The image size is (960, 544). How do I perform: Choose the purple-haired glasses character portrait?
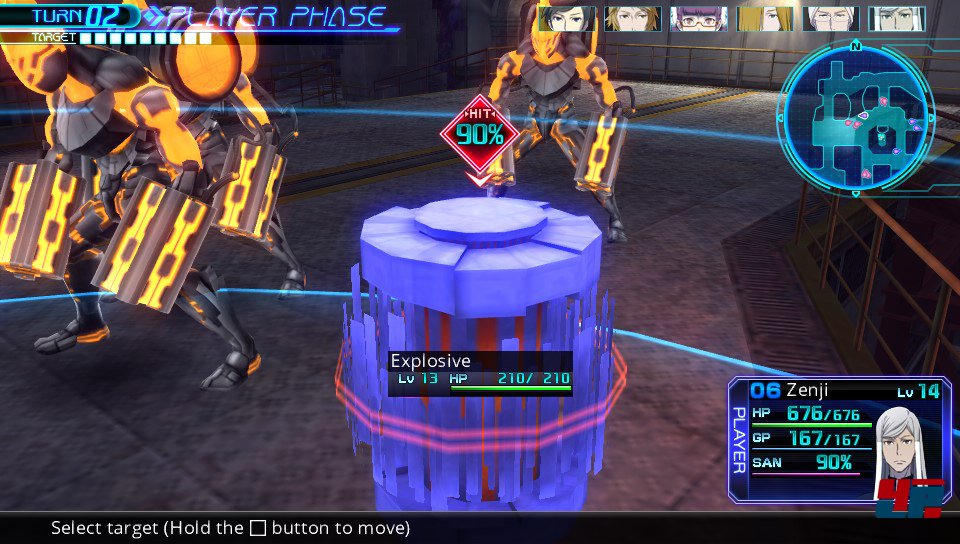click(x=699, y=19)
